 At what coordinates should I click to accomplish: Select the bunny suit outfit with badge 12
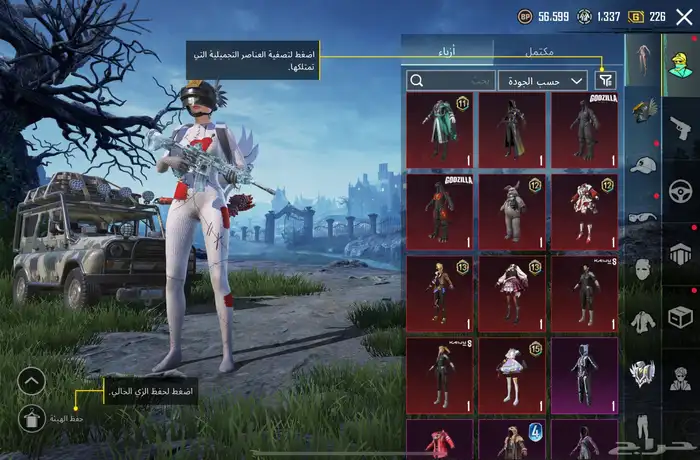(x=512, y=208)
